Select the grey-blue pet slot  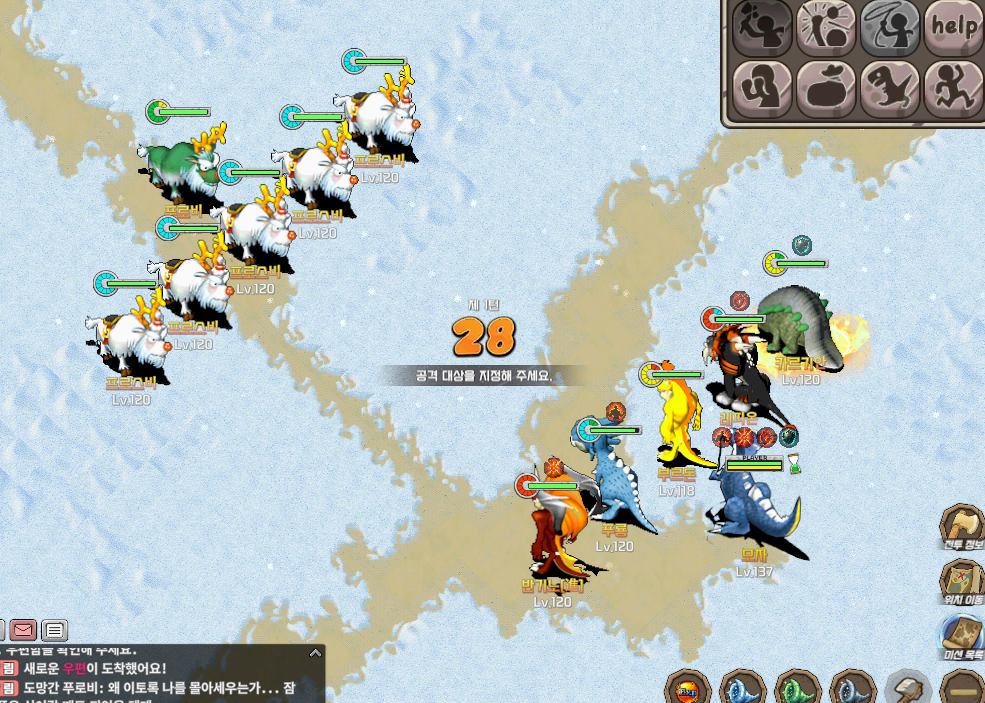[x=853, y=690]
